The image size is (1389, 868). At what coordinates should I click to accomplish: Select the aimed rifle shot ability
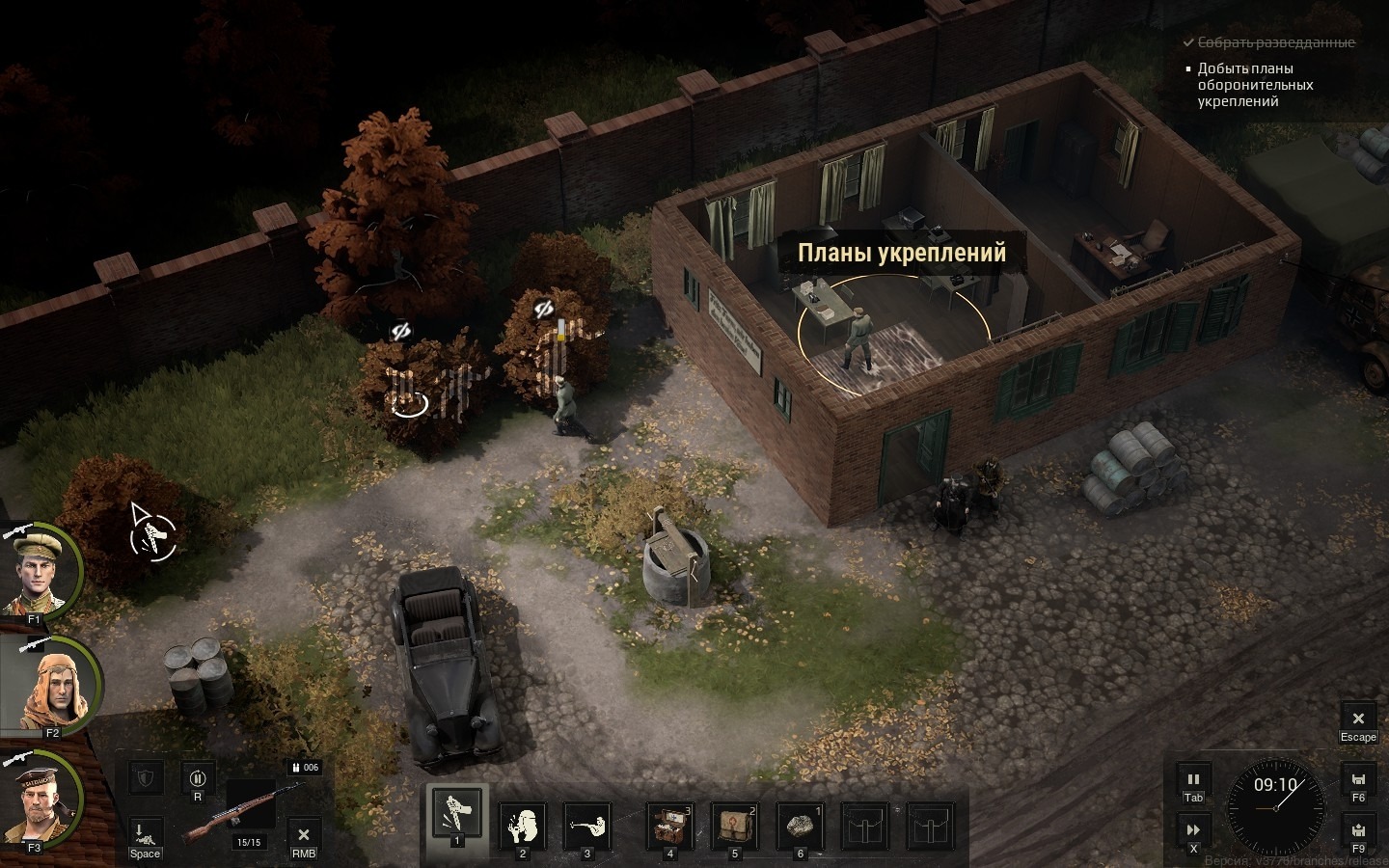pyautogui.click(x=586, y=827)
